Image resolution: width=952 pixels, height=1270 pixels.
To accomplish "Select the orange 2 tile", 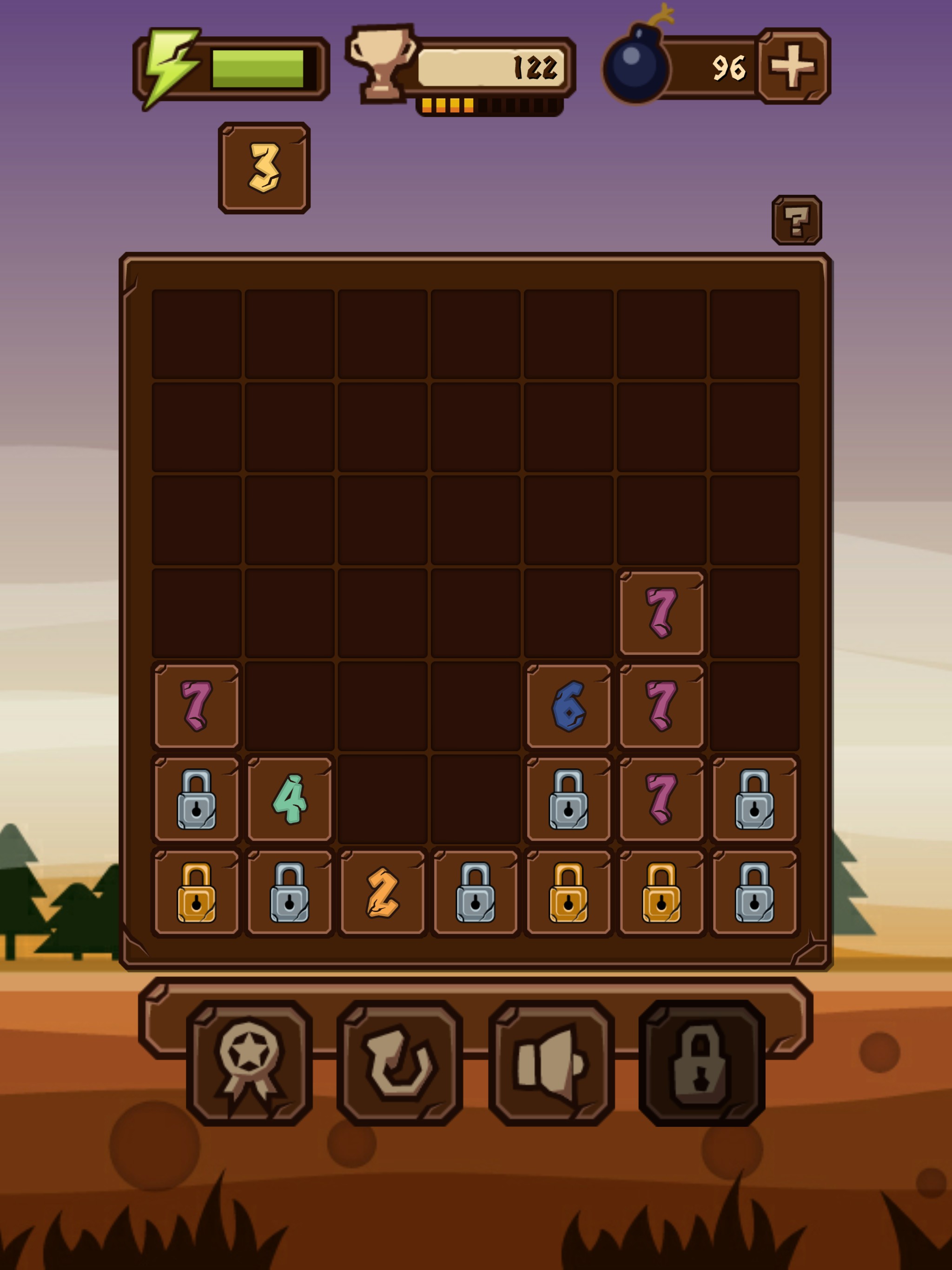I will [x=383, y=892].
